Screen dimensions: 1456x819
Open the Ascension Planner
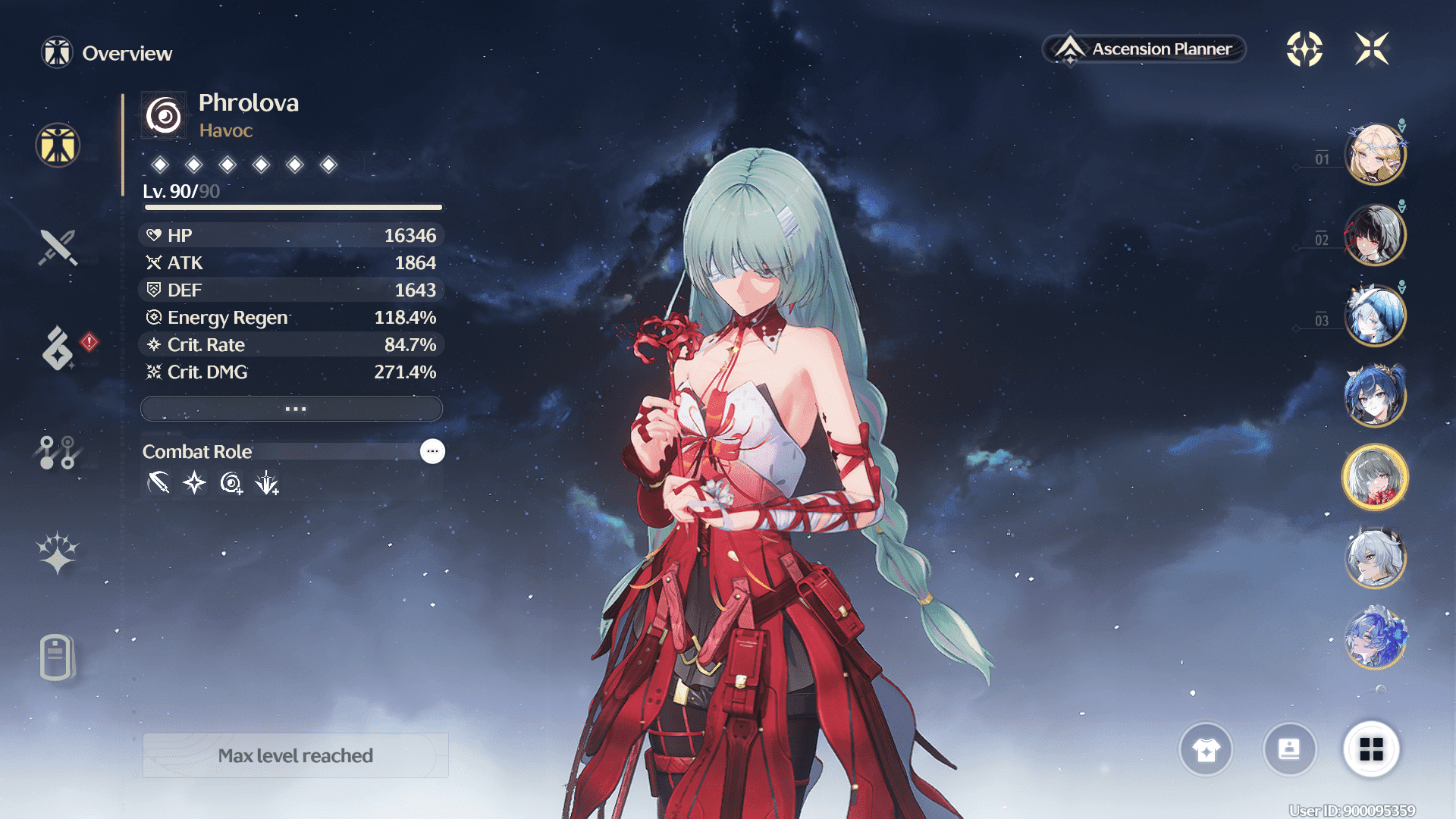click(1145, 49)
